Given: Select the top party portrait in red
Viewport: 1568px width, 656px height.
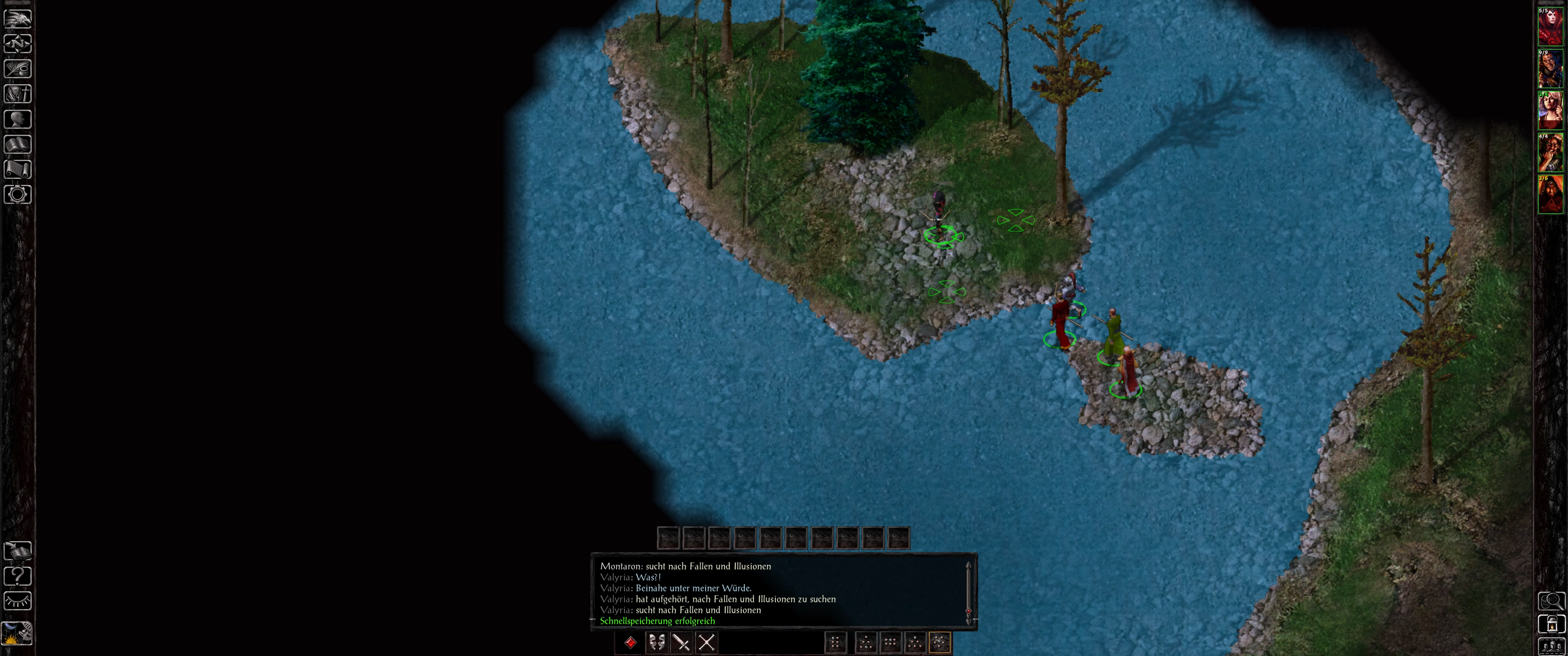Looking at the screenshot, I should tap(1550, 27).
